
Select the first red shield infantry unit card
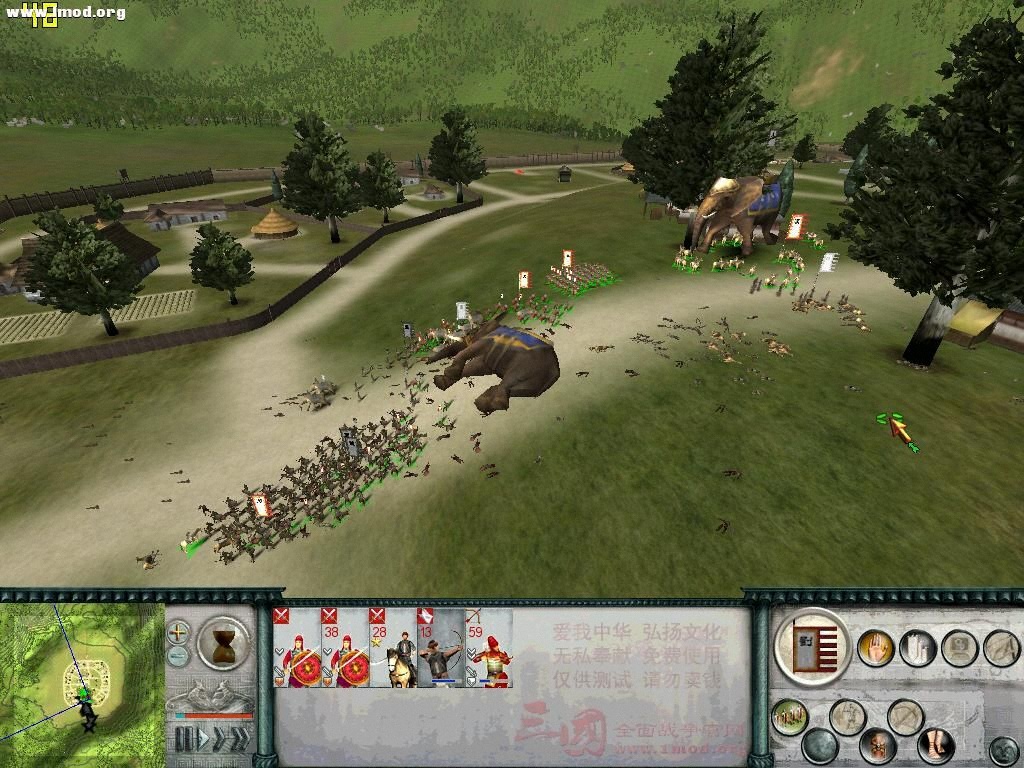[x=297, y=648]
